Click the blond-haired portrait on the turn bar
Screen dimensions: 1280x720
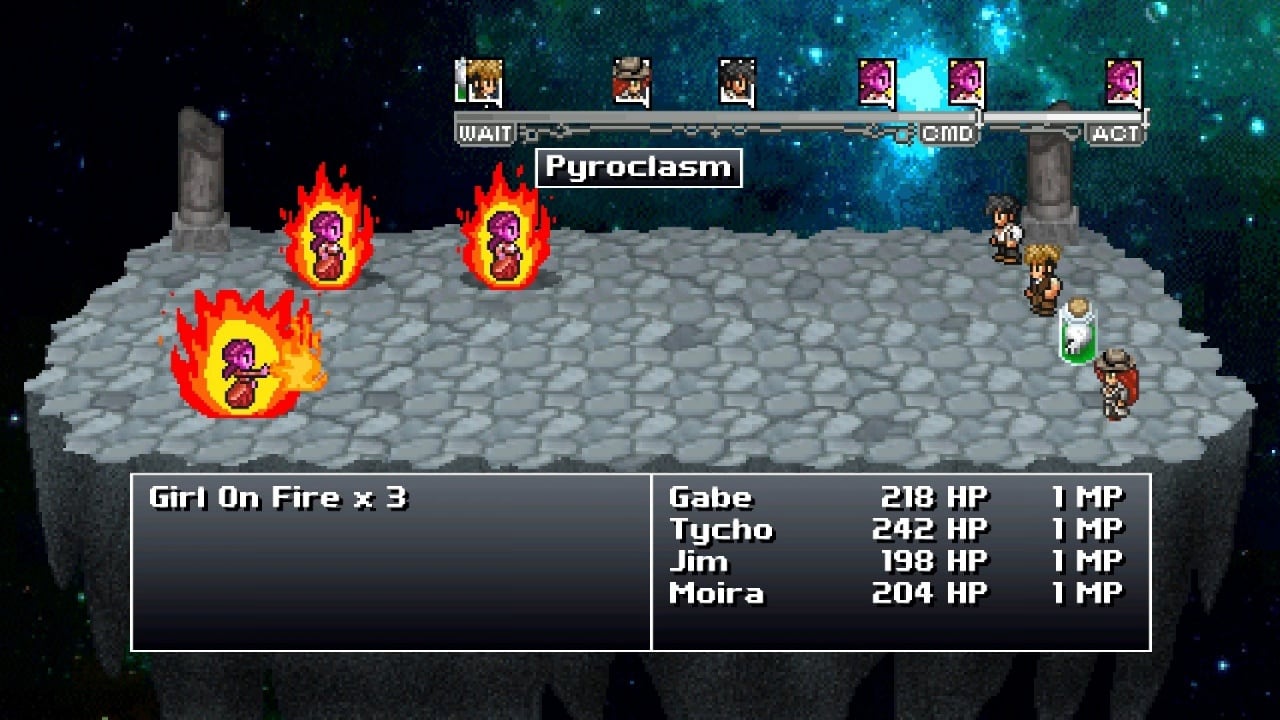tap(484, 81)
